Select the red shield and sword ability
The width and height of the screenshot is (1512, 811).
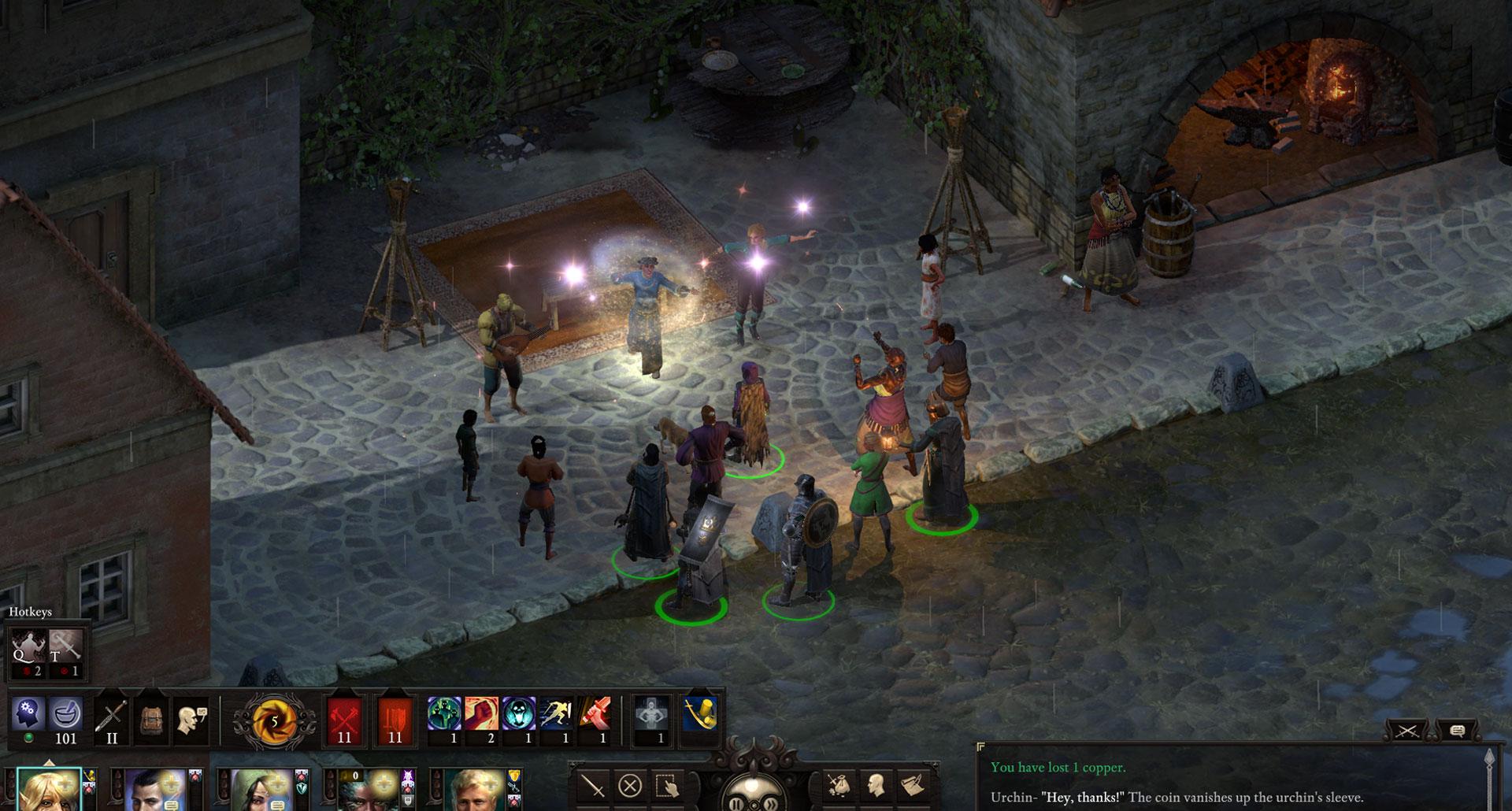[395, 720]
